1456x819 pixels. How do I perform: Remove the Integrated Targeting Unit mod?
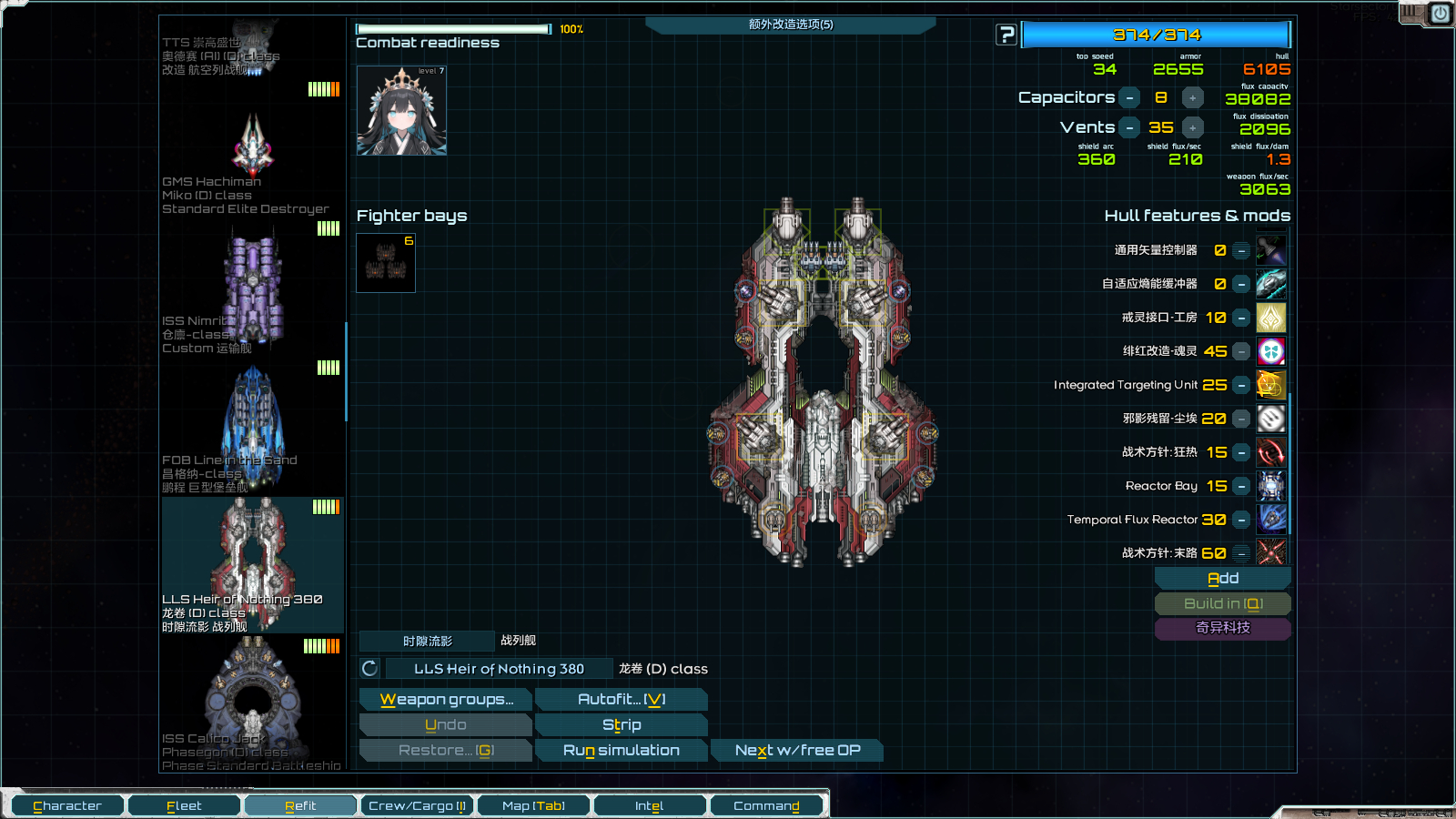pos(1241,385)
